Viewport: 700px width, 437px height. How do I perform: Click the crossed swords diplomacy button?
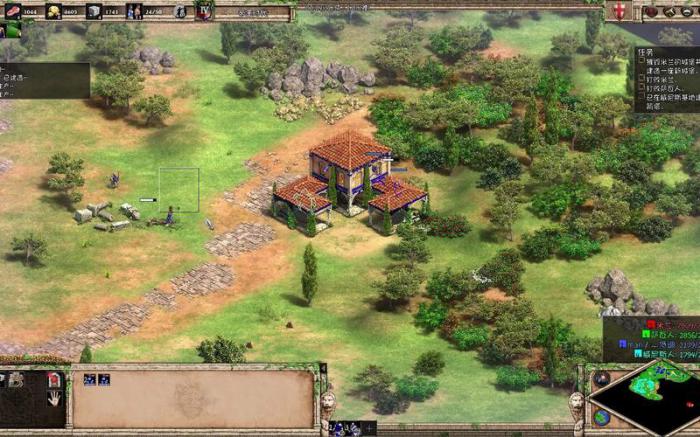click(x=669, y=11)
